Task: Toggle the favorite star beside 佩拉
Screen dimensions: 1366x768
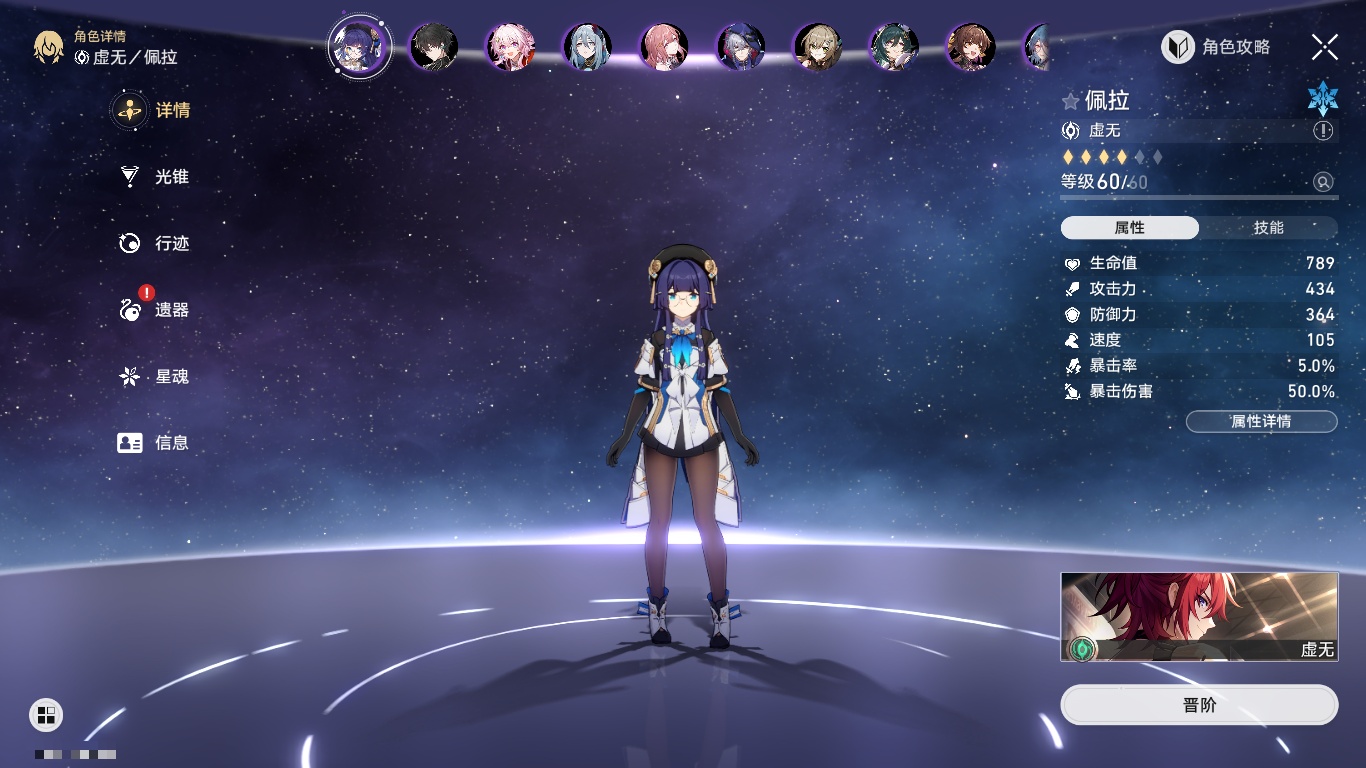Action: [1071, 101]
